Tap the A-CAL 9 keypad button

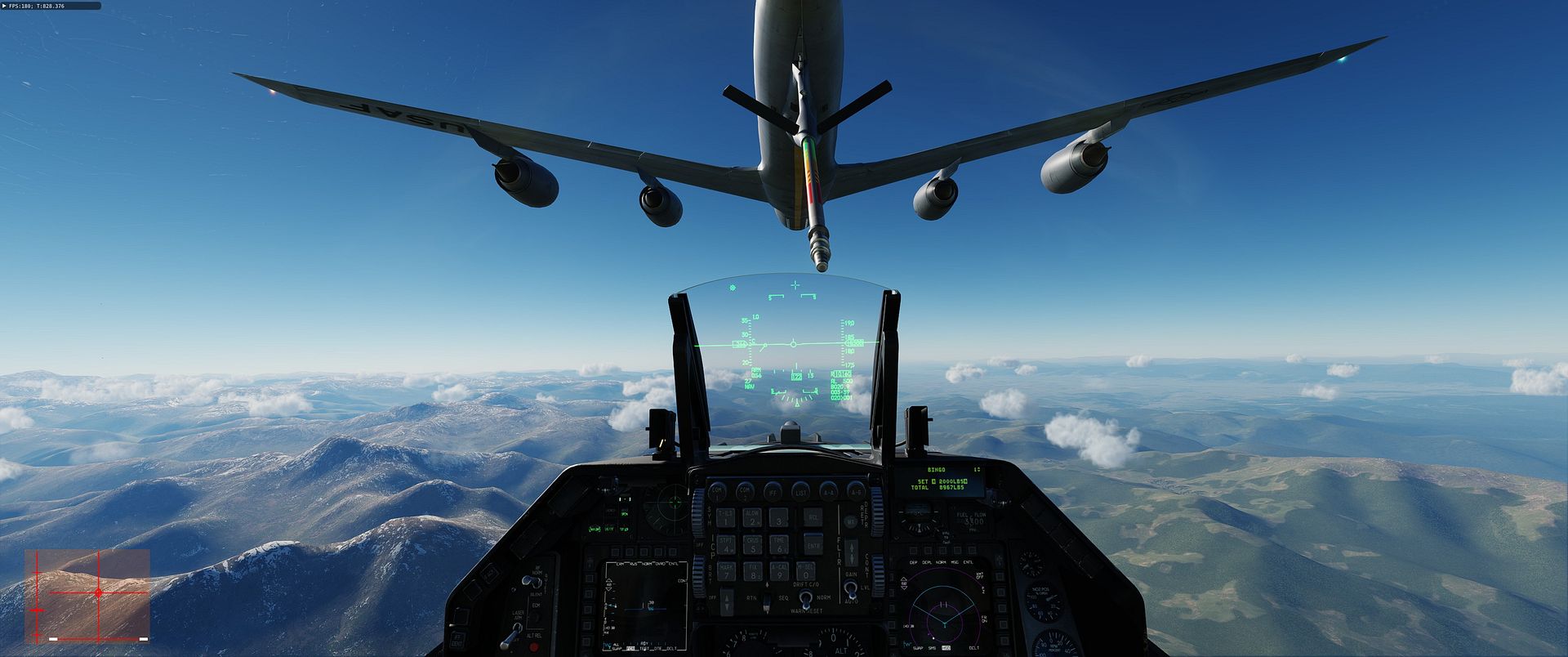[779, 571]
